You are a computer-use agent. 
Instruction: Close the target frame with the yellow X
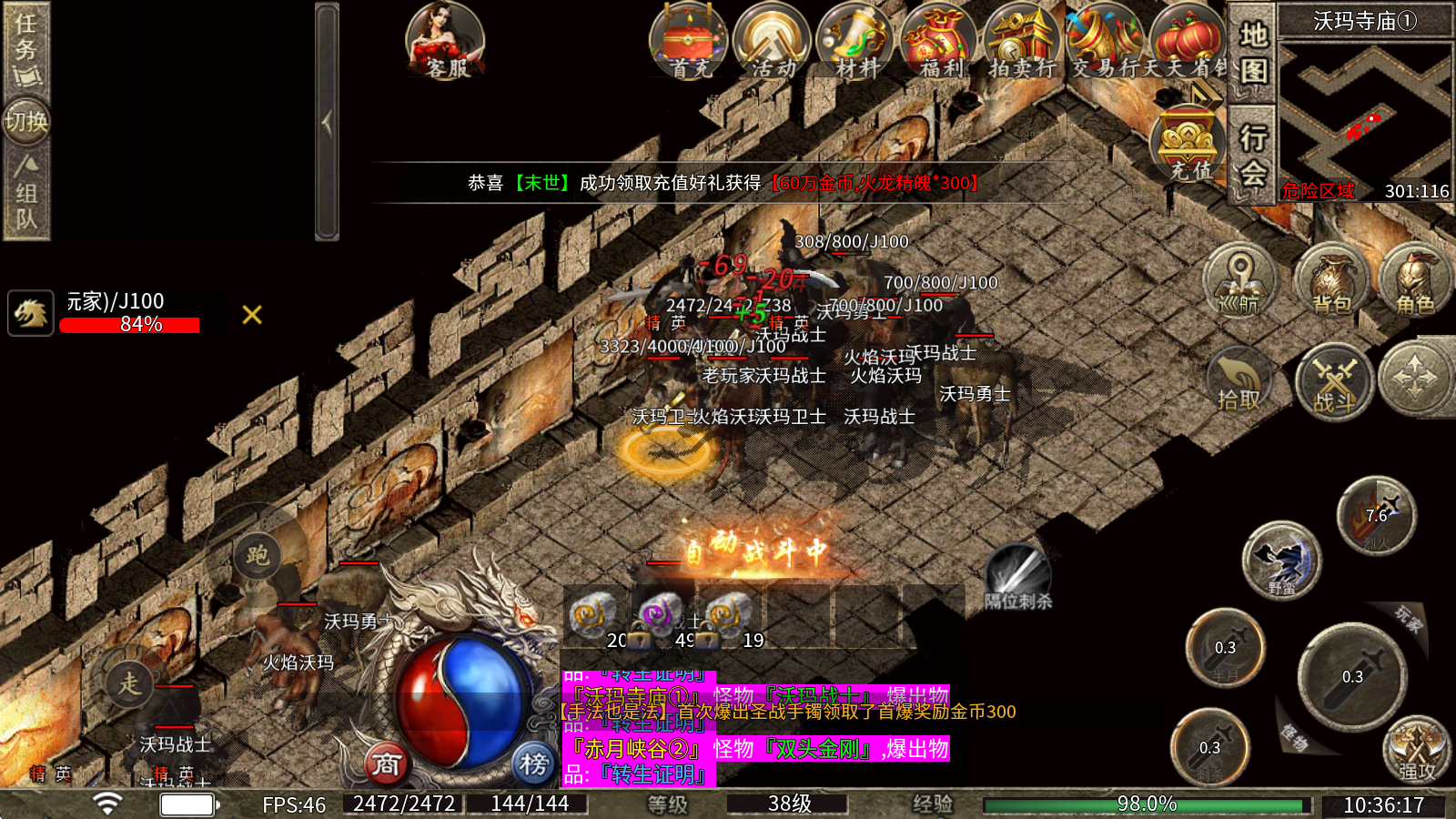click(x=252, y=315)
